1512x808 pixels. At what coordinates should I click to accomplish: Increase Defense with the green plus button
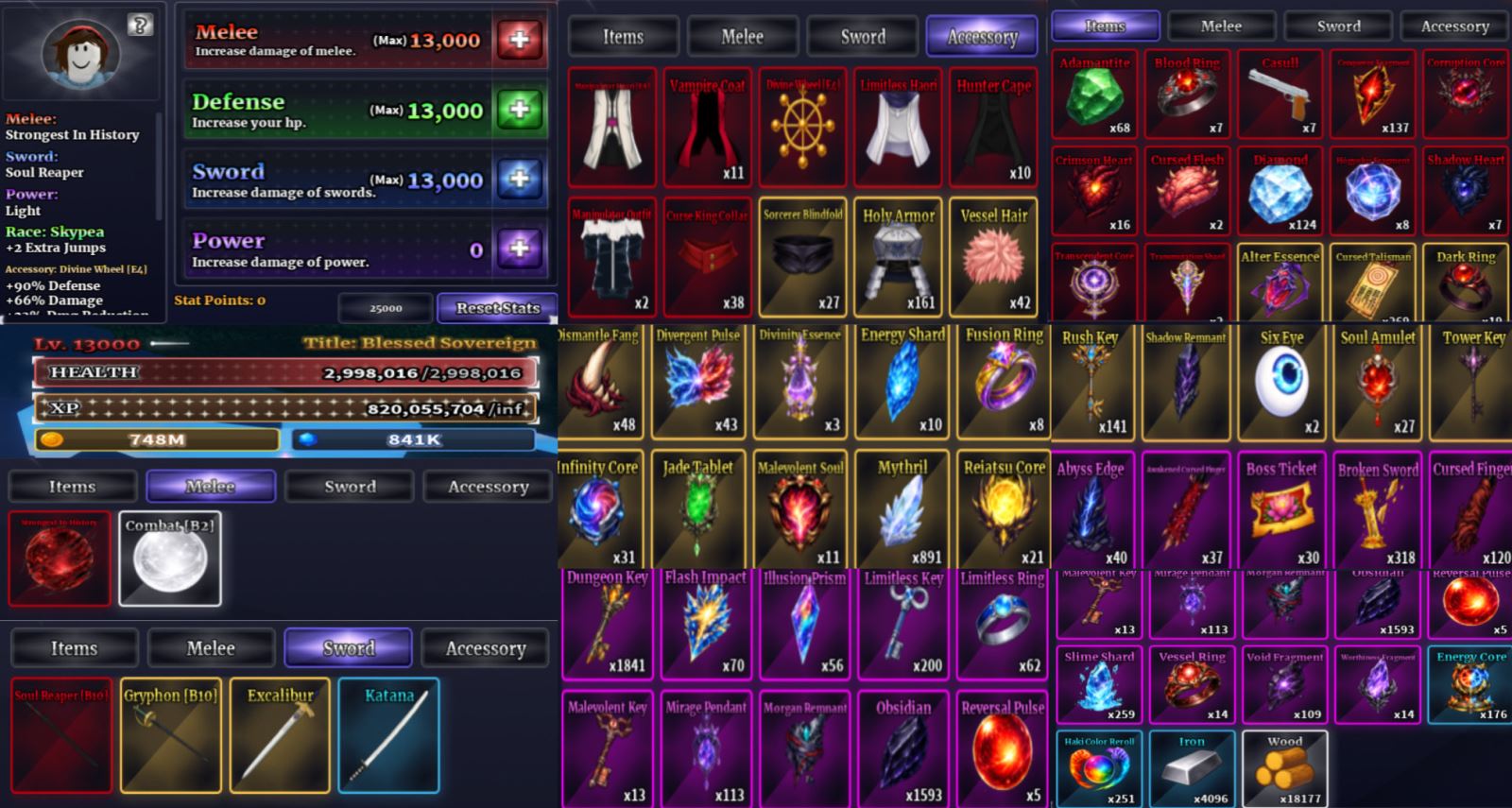[519, 110]
